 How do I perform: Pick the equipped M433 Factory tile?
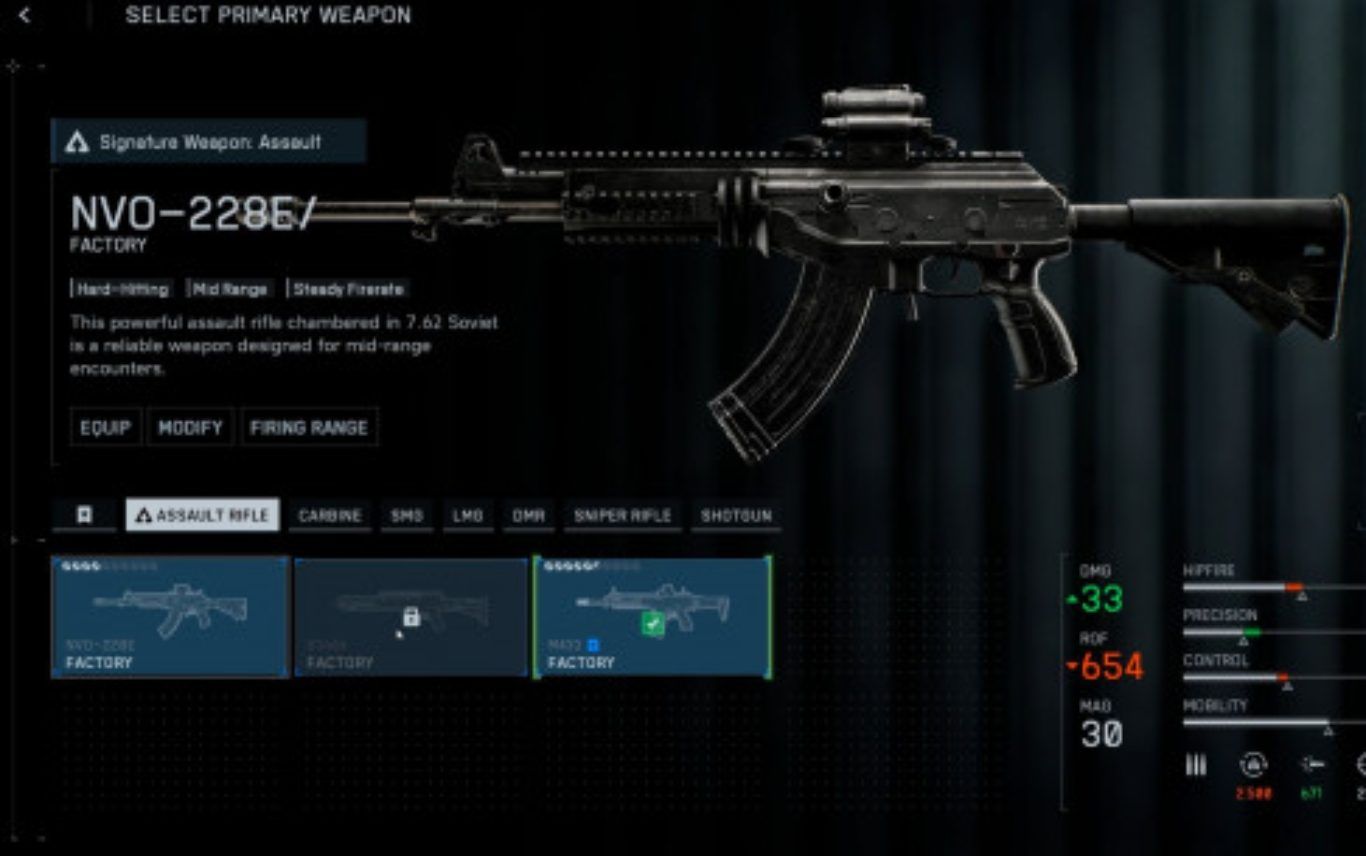pos(652,617)
